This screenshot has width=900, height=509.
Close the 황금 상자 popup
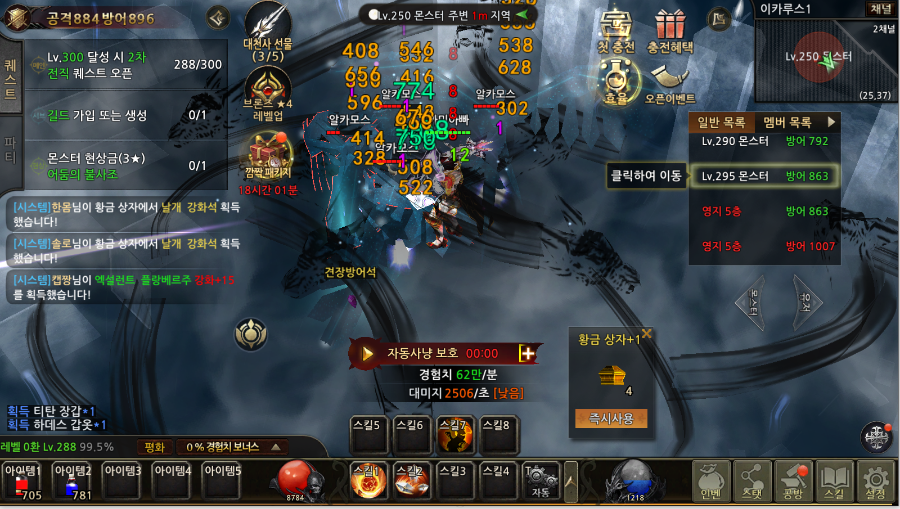click(647, 334)
